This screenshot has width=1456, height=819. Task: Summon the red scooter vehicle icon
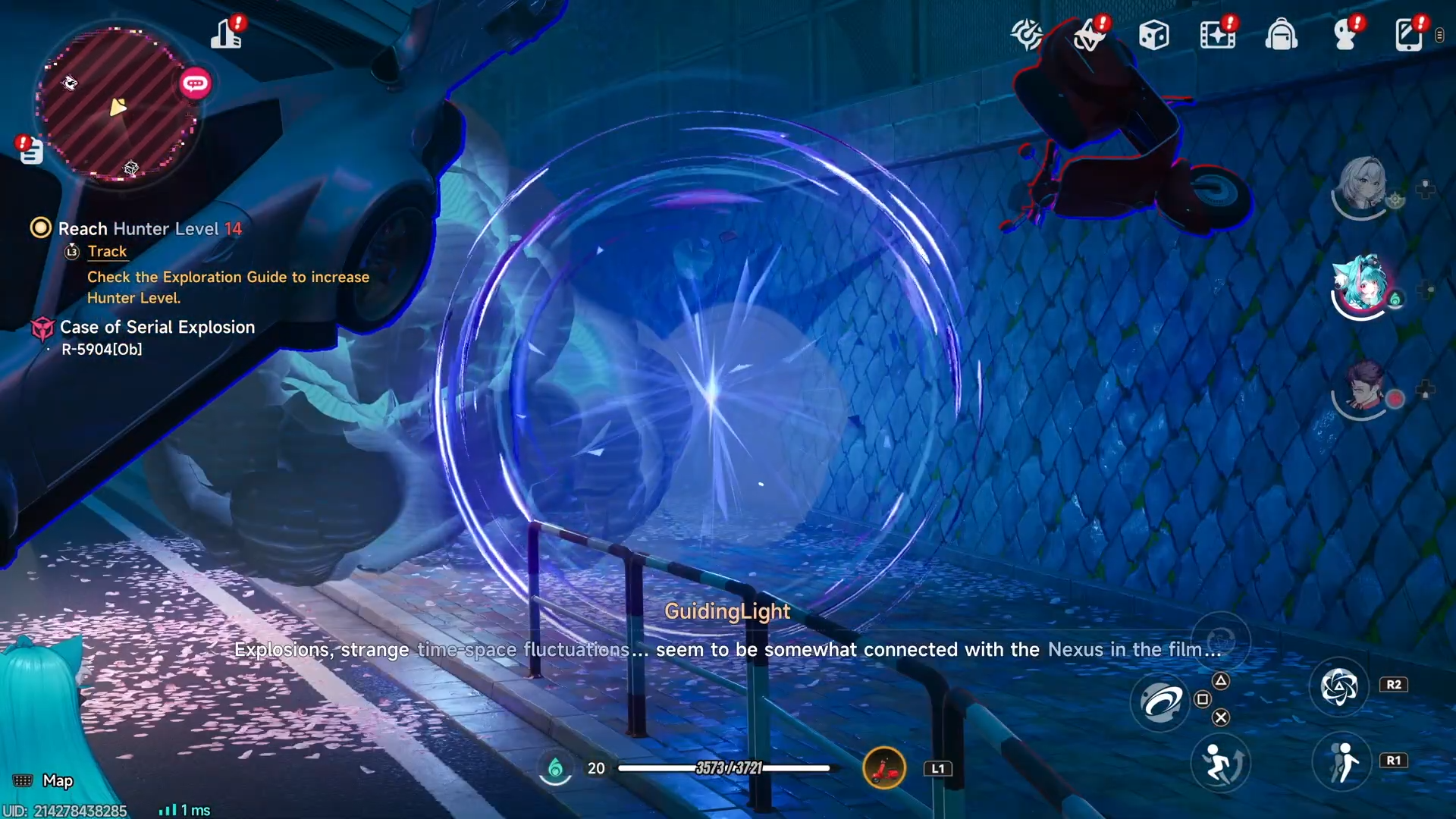[x=884, y=768]
